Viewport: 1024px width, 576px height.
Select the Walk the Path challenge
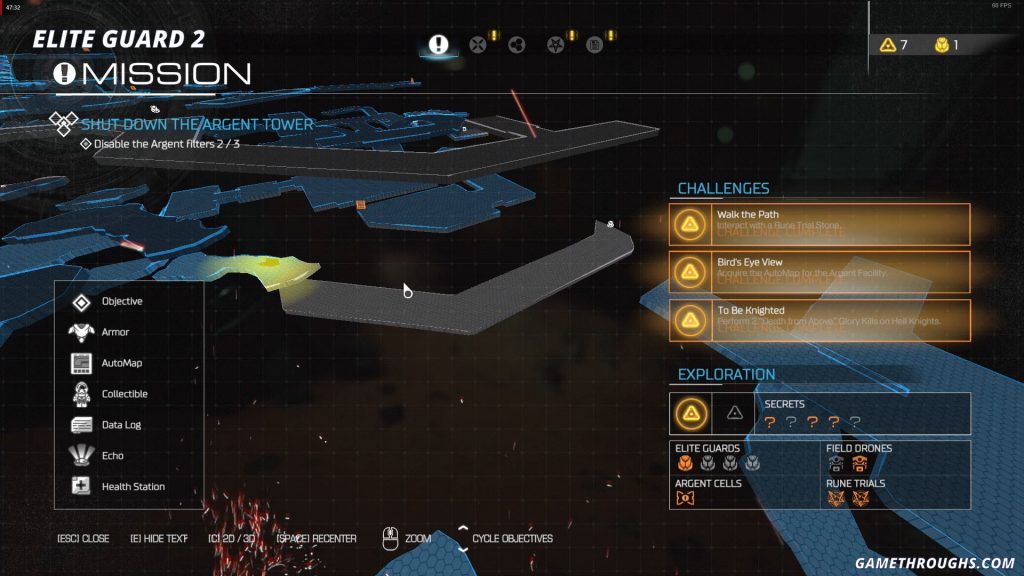(820, 224)
